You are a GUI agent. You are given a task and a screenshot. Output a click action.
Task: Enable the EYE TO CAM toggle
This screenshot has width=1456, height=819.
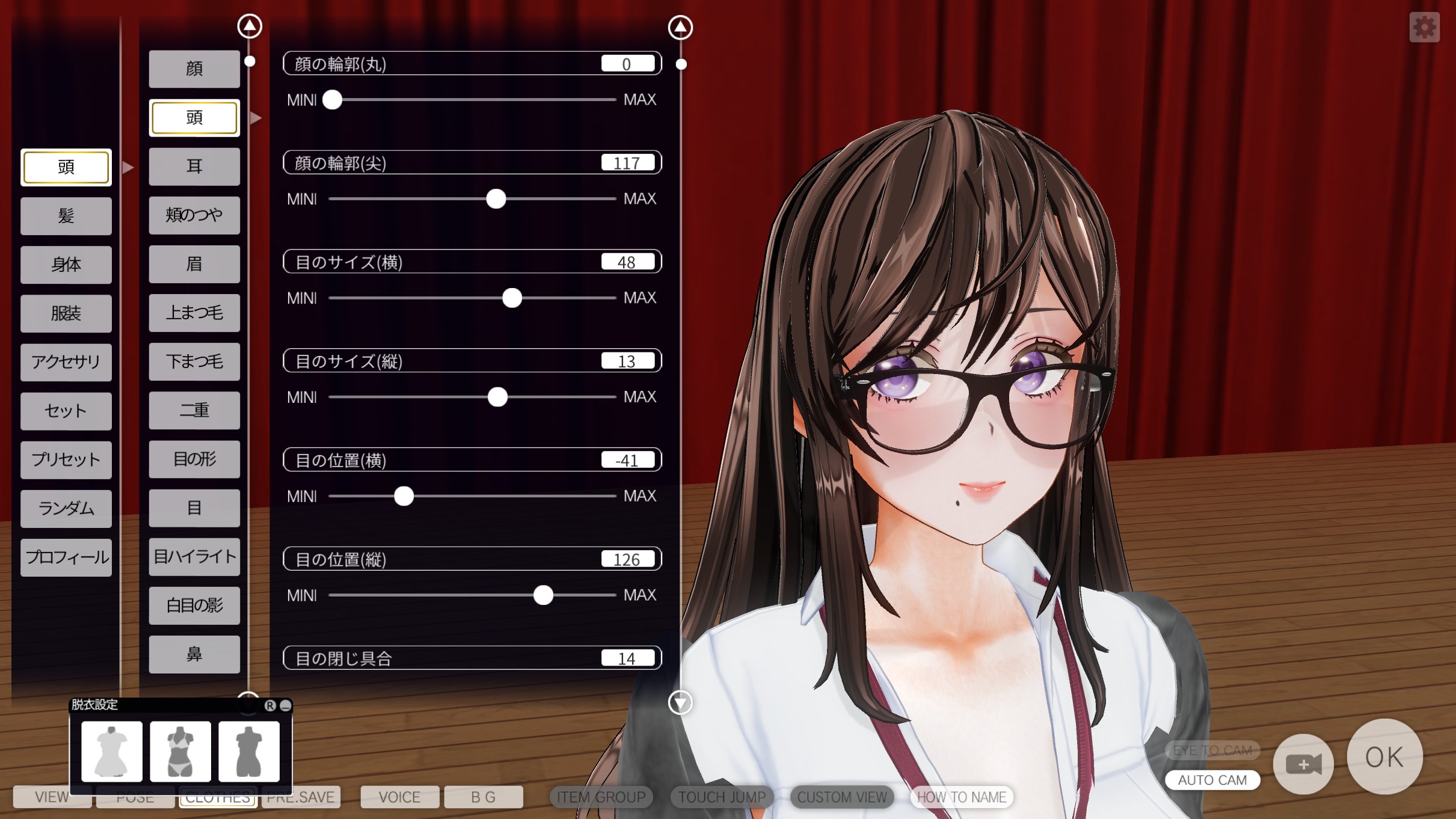point(1214,750)
